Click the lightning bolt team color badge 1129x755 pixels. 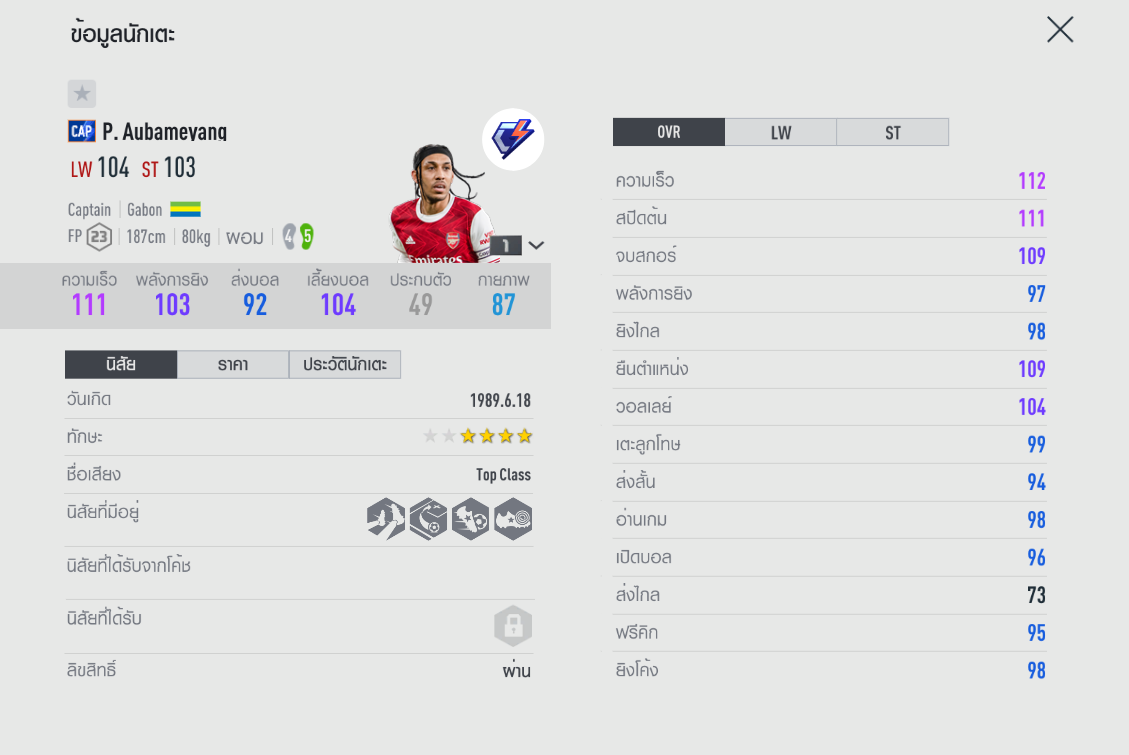pos(513,139)
